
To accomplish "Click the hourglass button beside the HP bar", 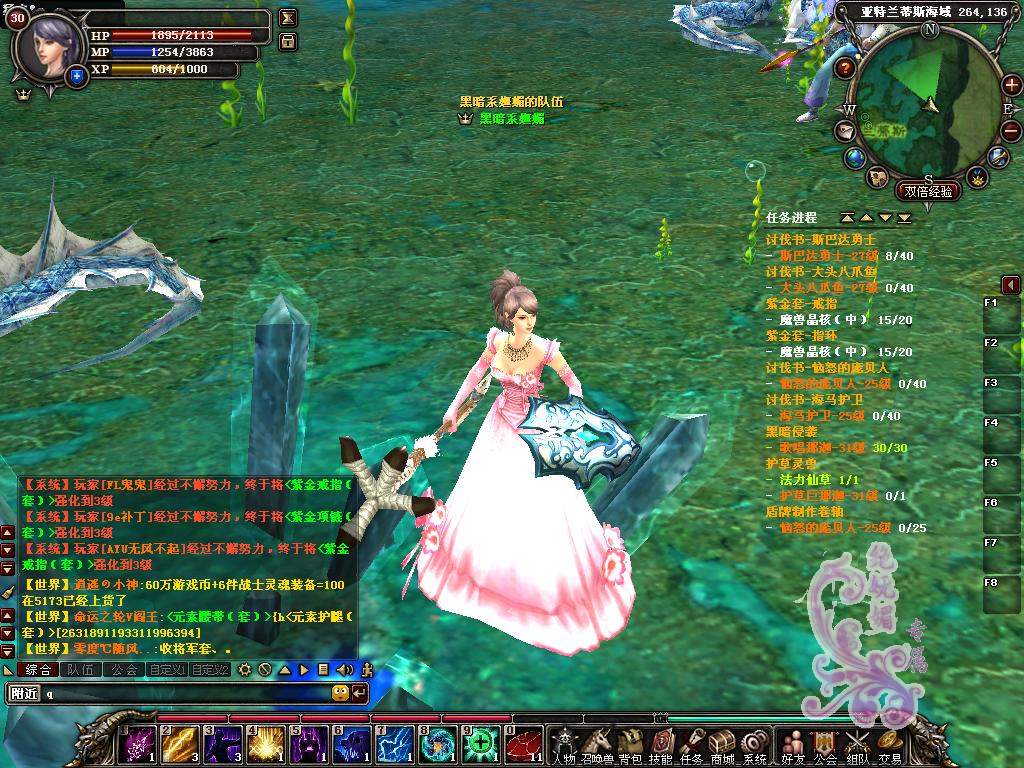I will pyautogui.click(x=288, y=18).
